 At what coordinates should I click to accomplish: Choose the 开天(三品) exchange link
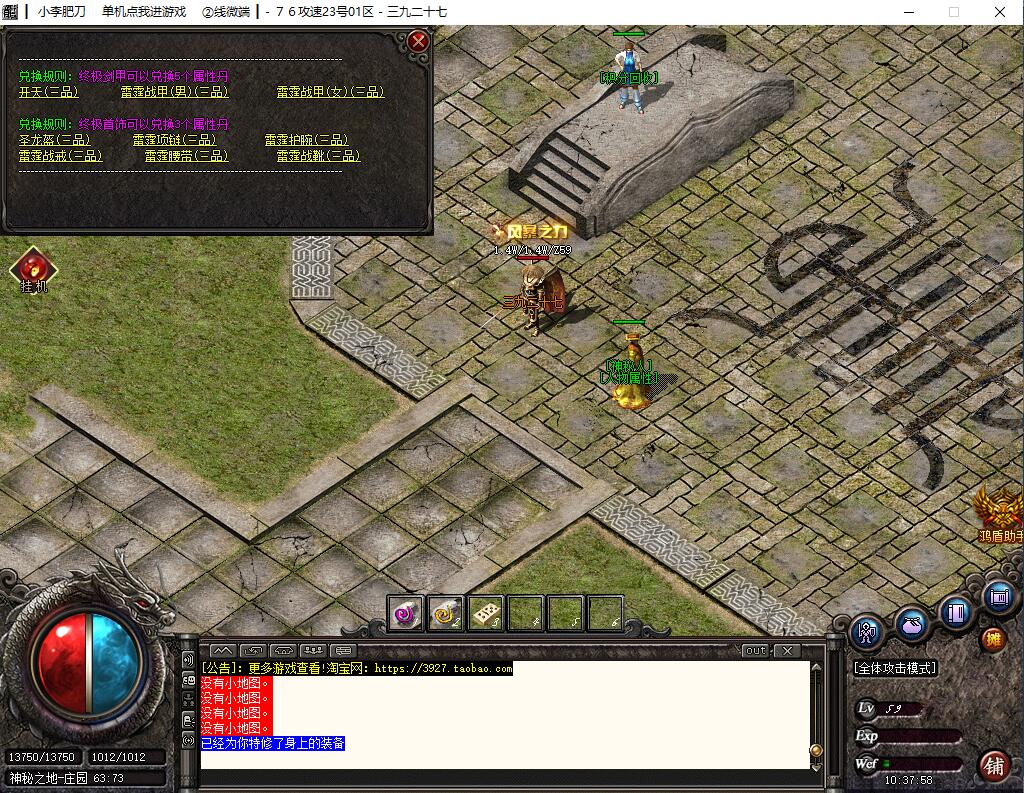click(x=48, y=92)
